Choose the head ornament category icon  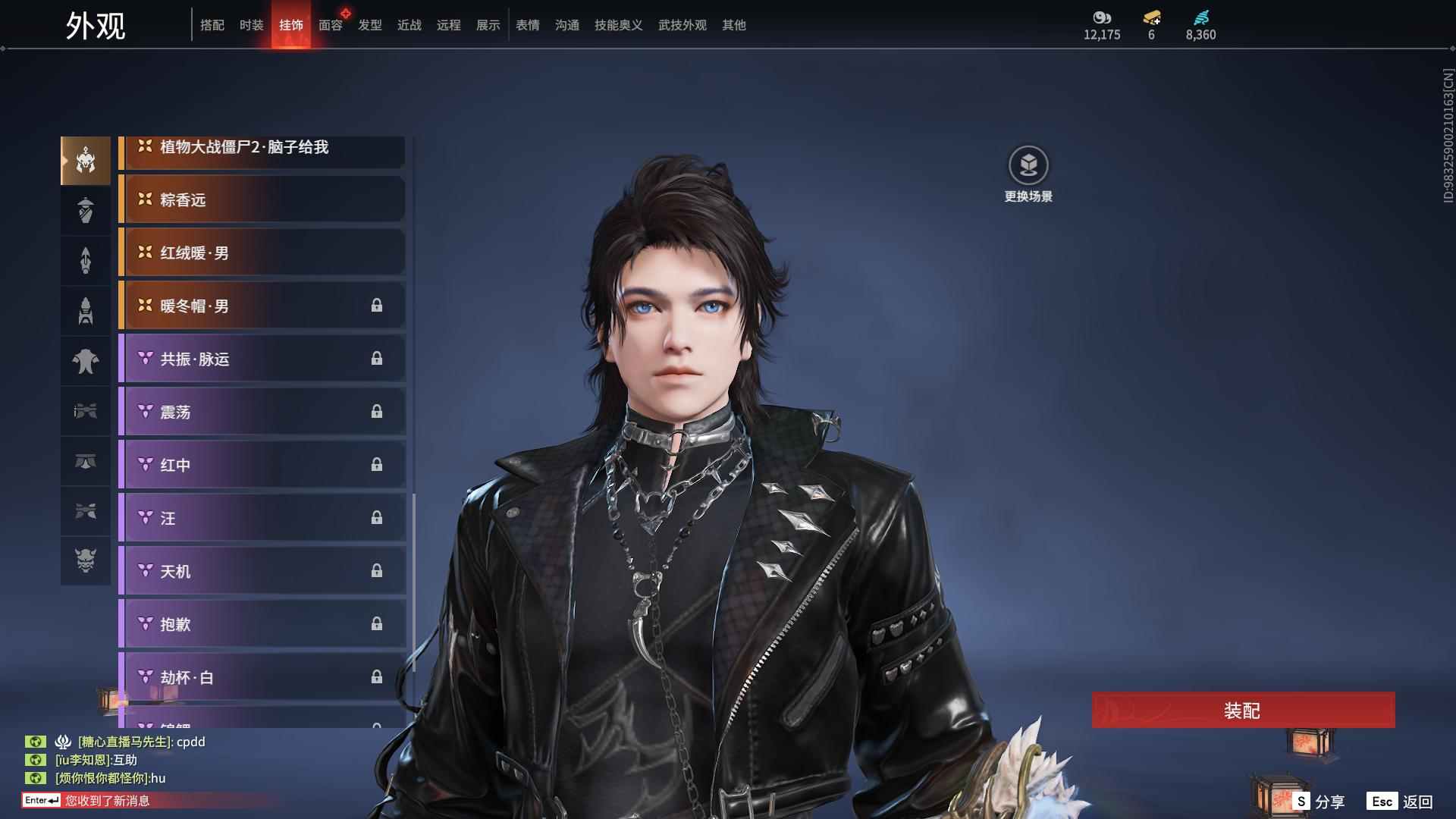[x=86, y=160]
